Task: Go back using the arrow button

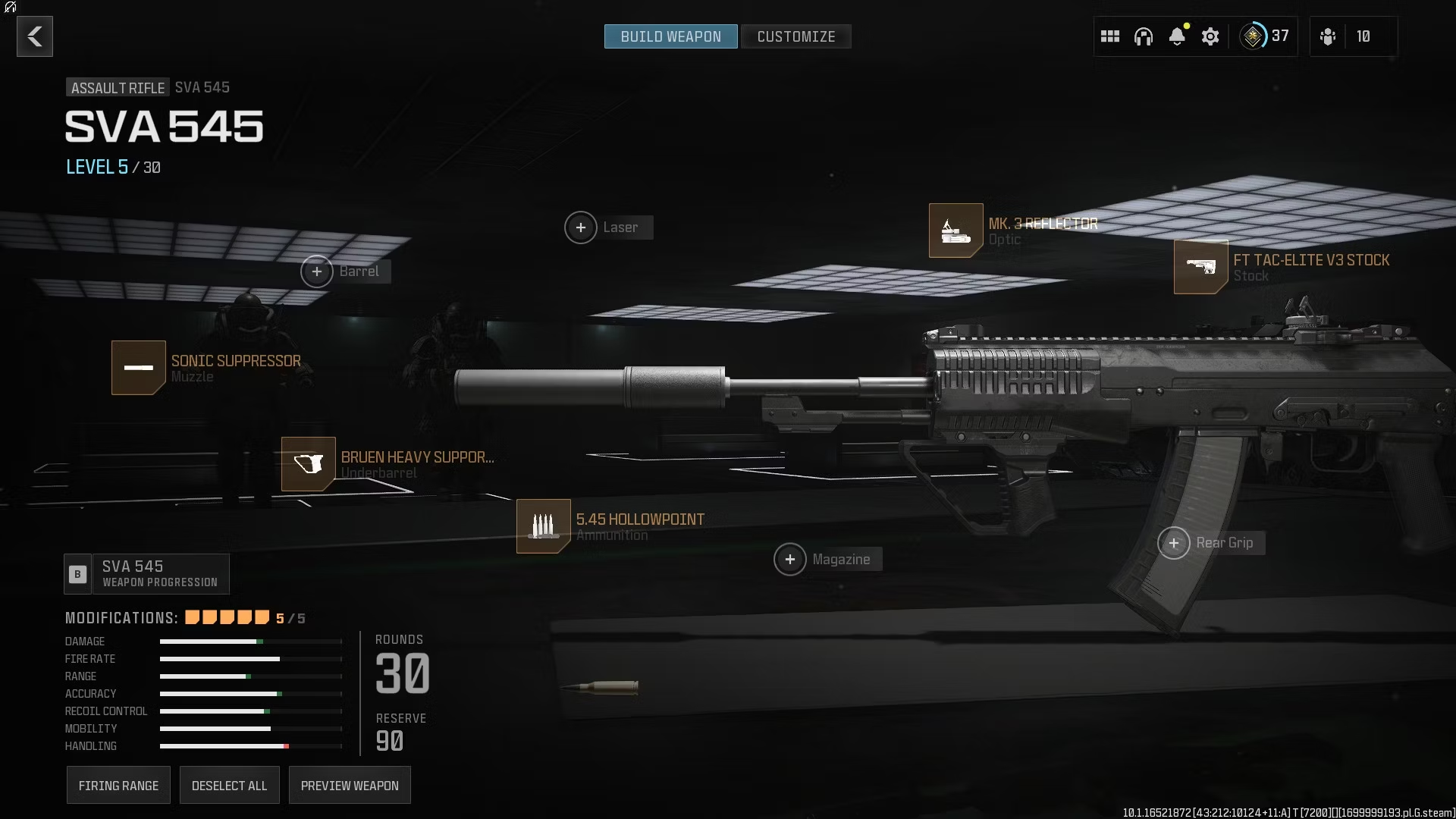Action: coord(35,36)
